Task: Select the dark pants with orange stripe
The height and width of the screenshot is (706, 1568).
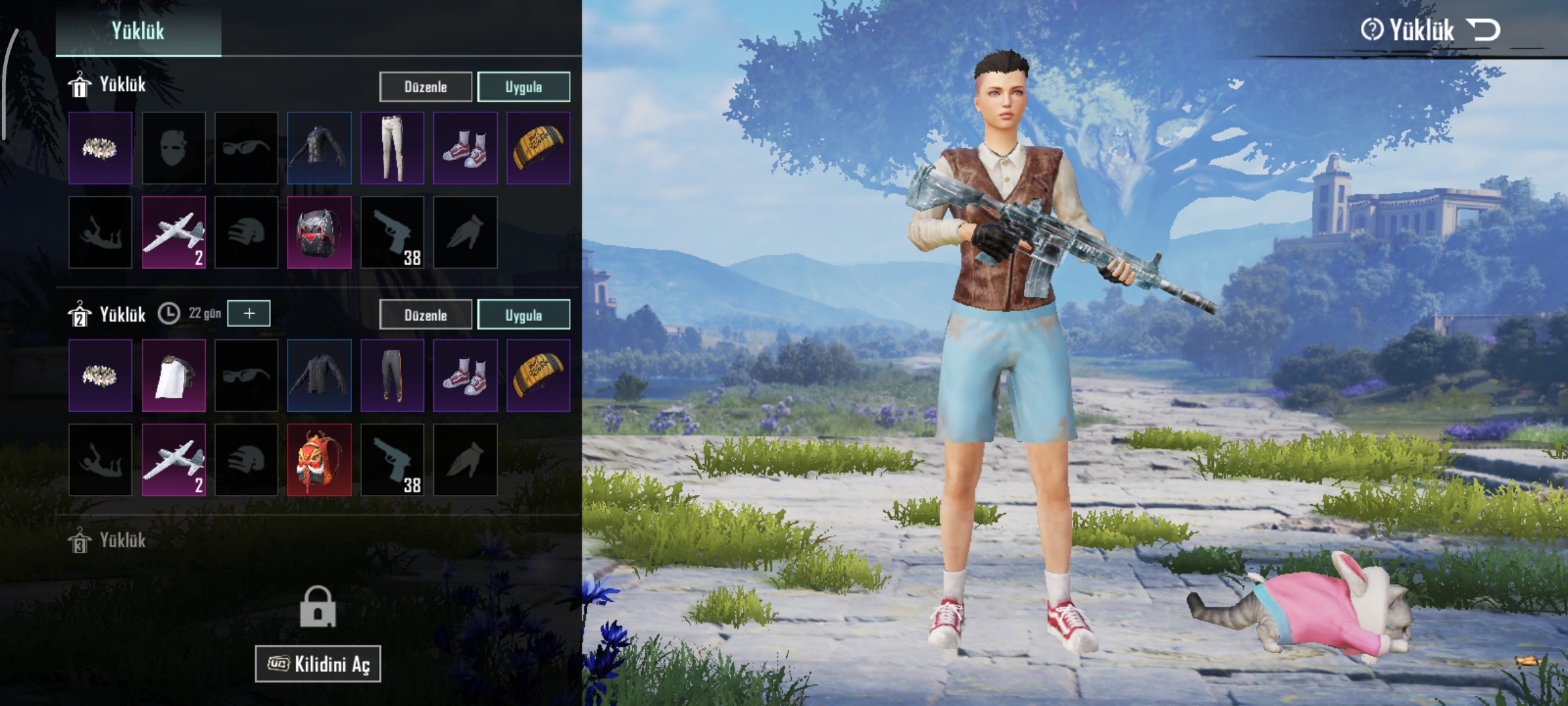Action: point(392,375)
